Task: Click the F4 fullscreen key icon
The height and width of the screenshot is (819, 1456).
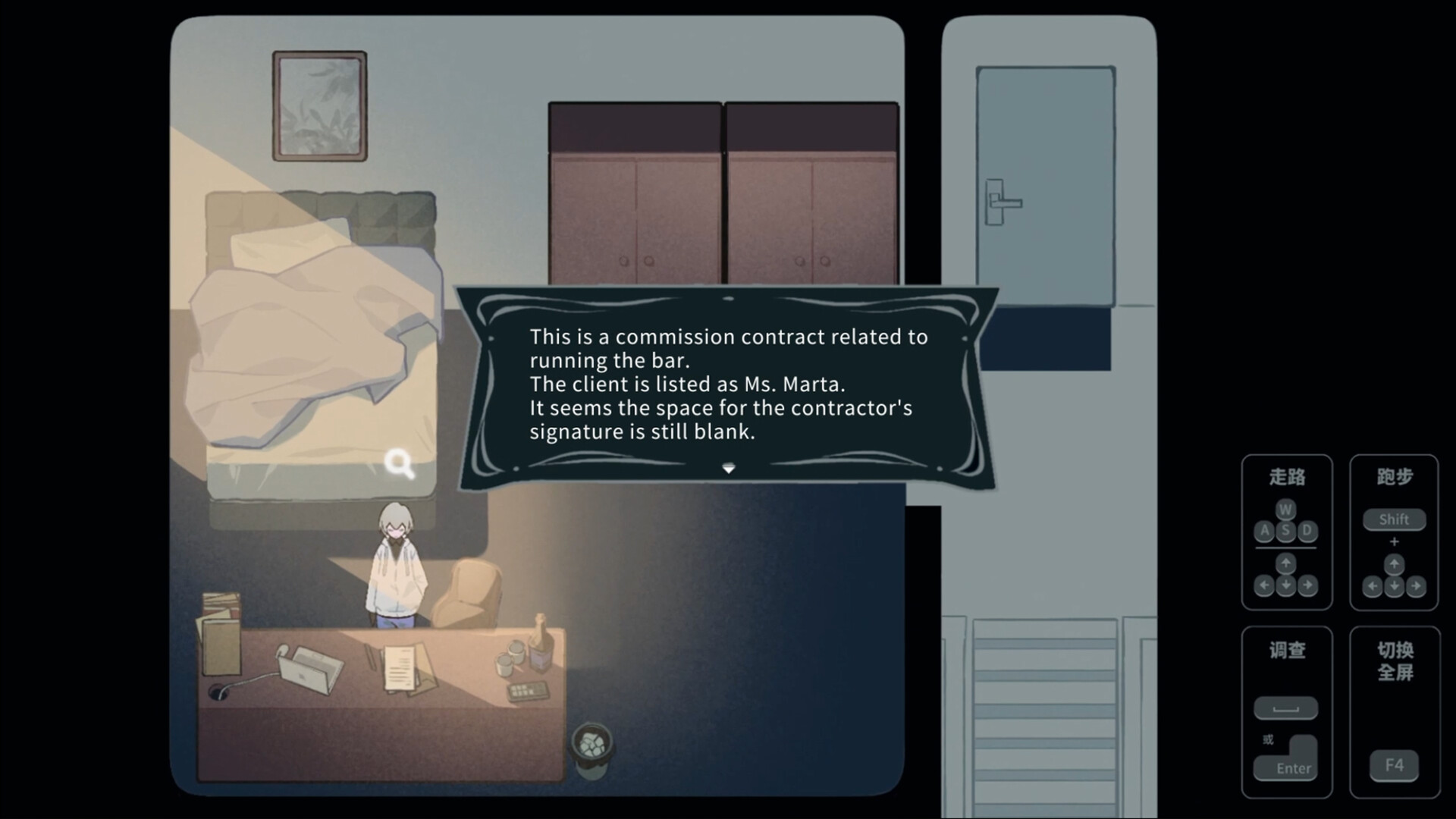Action: tap(1394, 766)
